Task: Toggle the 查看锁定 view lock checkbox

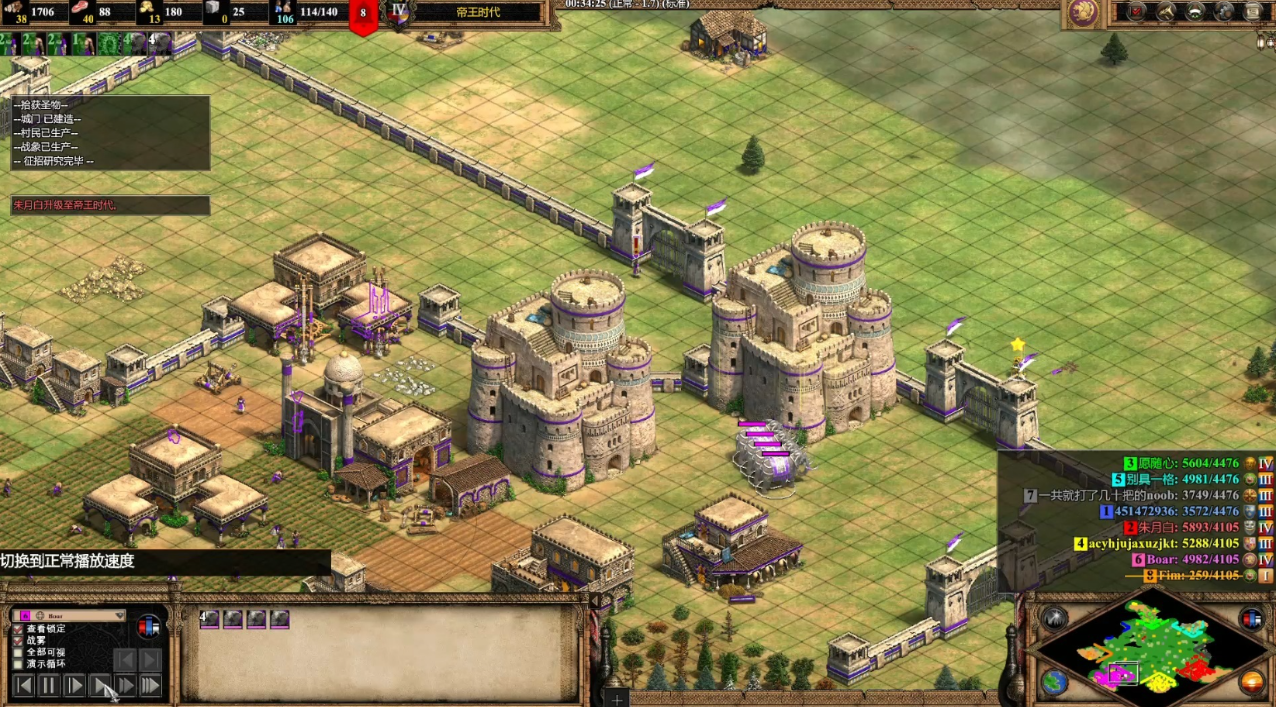Action: [17, 628]
